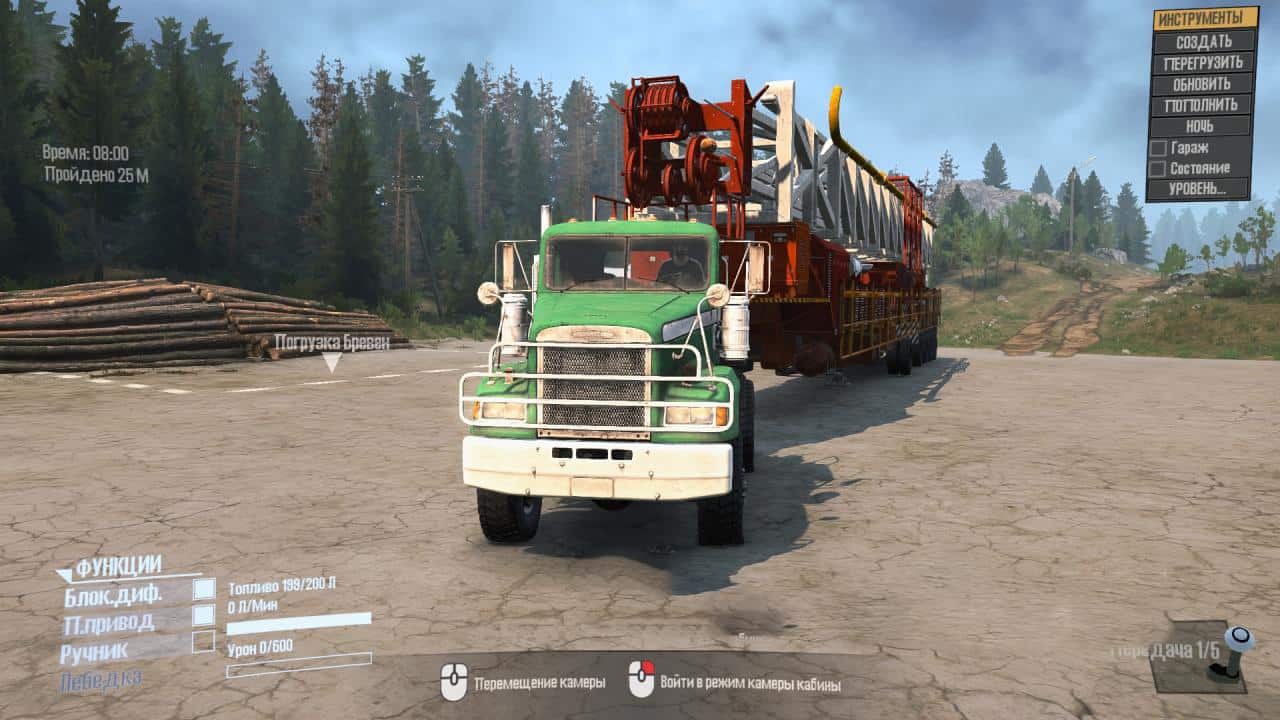
Task: Click the Создать button in the tools panel
Action: 1203,42
